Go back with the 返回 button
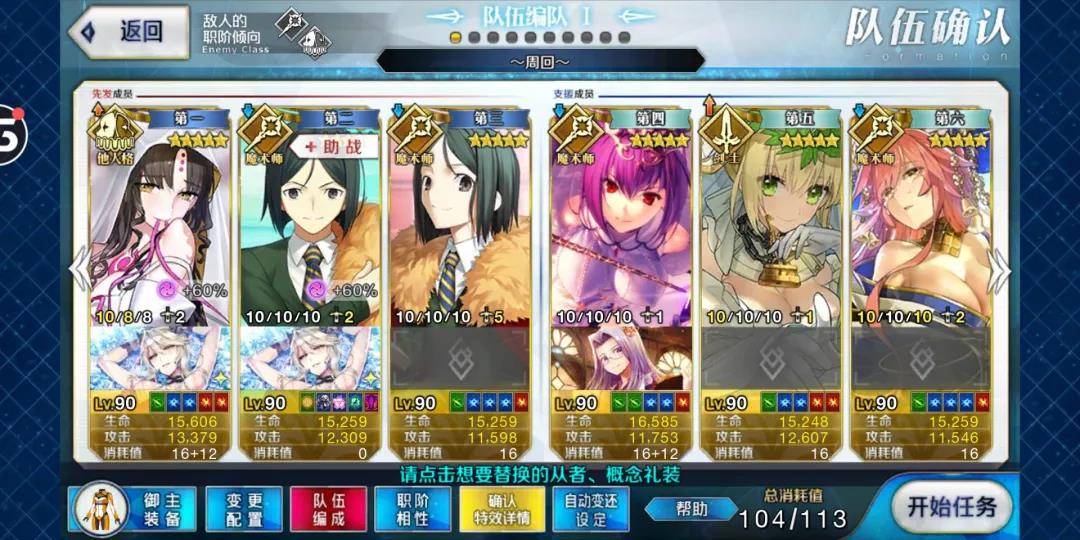1080x540 pixels. coord(130,32)
